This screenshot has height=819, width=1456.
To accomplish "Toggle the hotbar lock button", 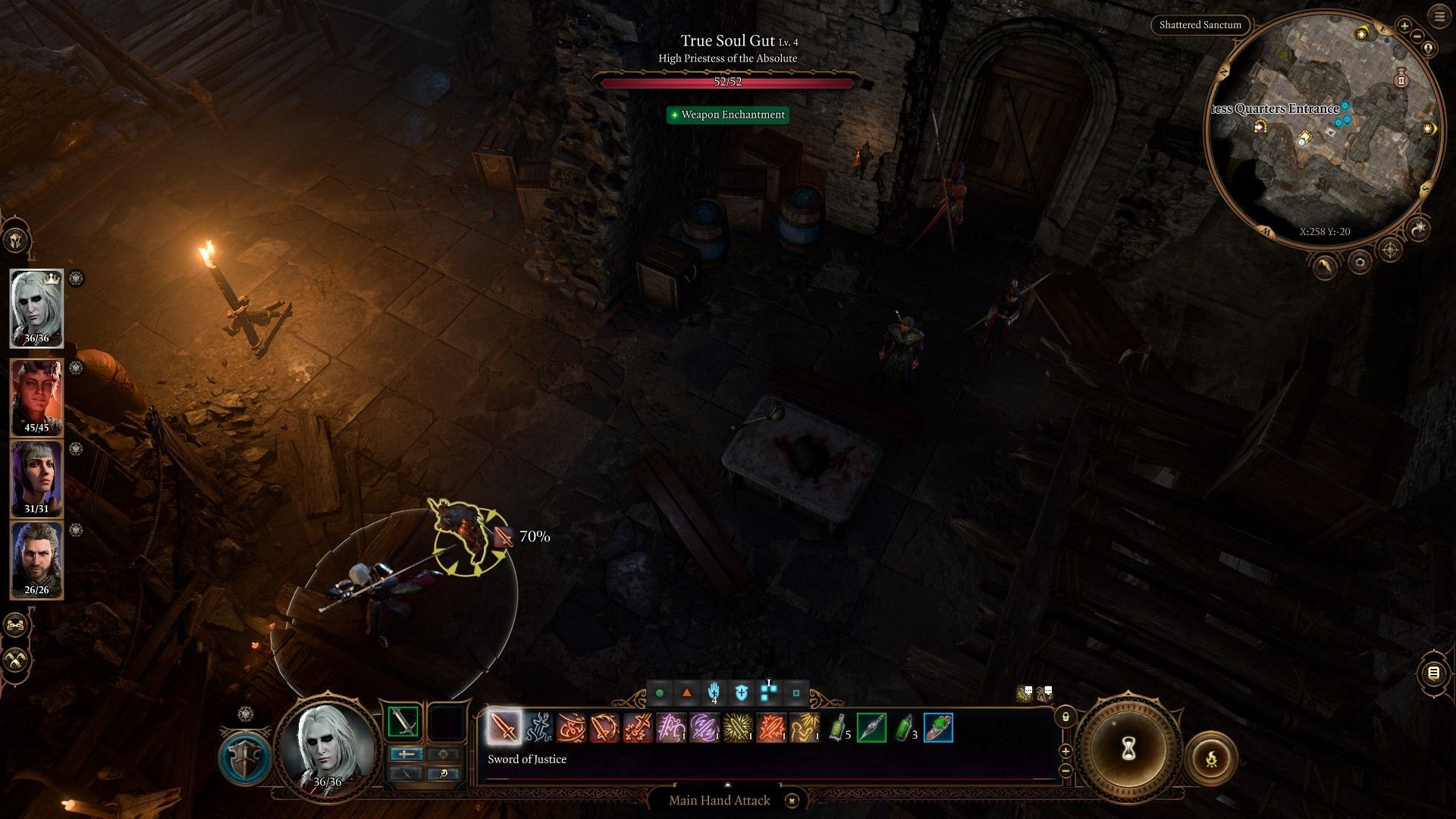I will point(1065,717).
